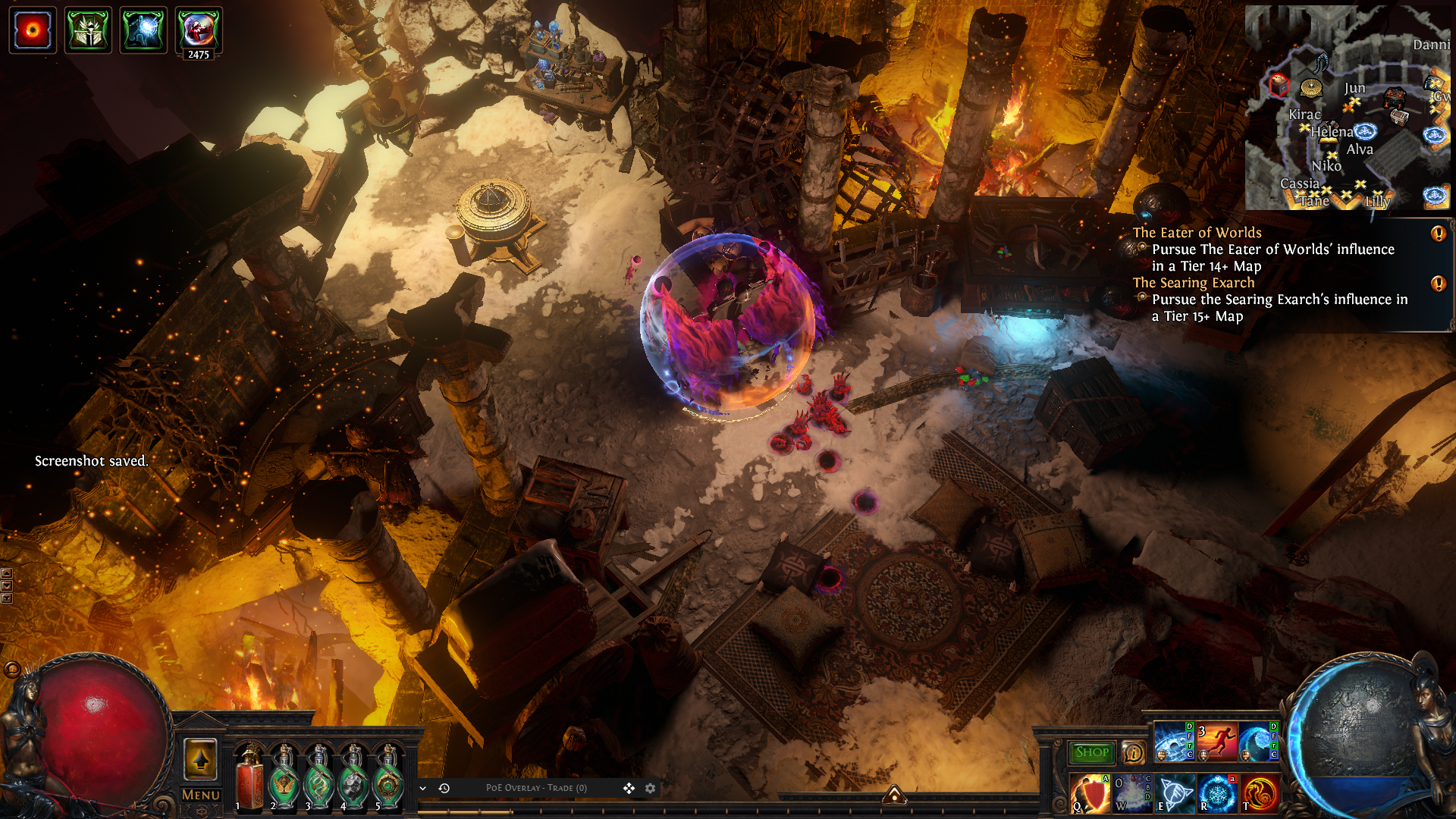Screen dimensions: 1456x819
Task: Activate the fiery dragon emblem skill on T
Action: [1260, 793]
